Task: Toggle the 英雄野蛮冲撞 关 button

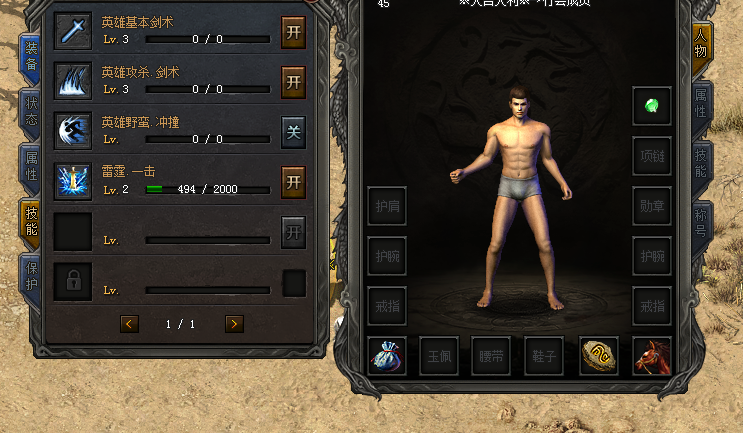Action: pos(293,132)
